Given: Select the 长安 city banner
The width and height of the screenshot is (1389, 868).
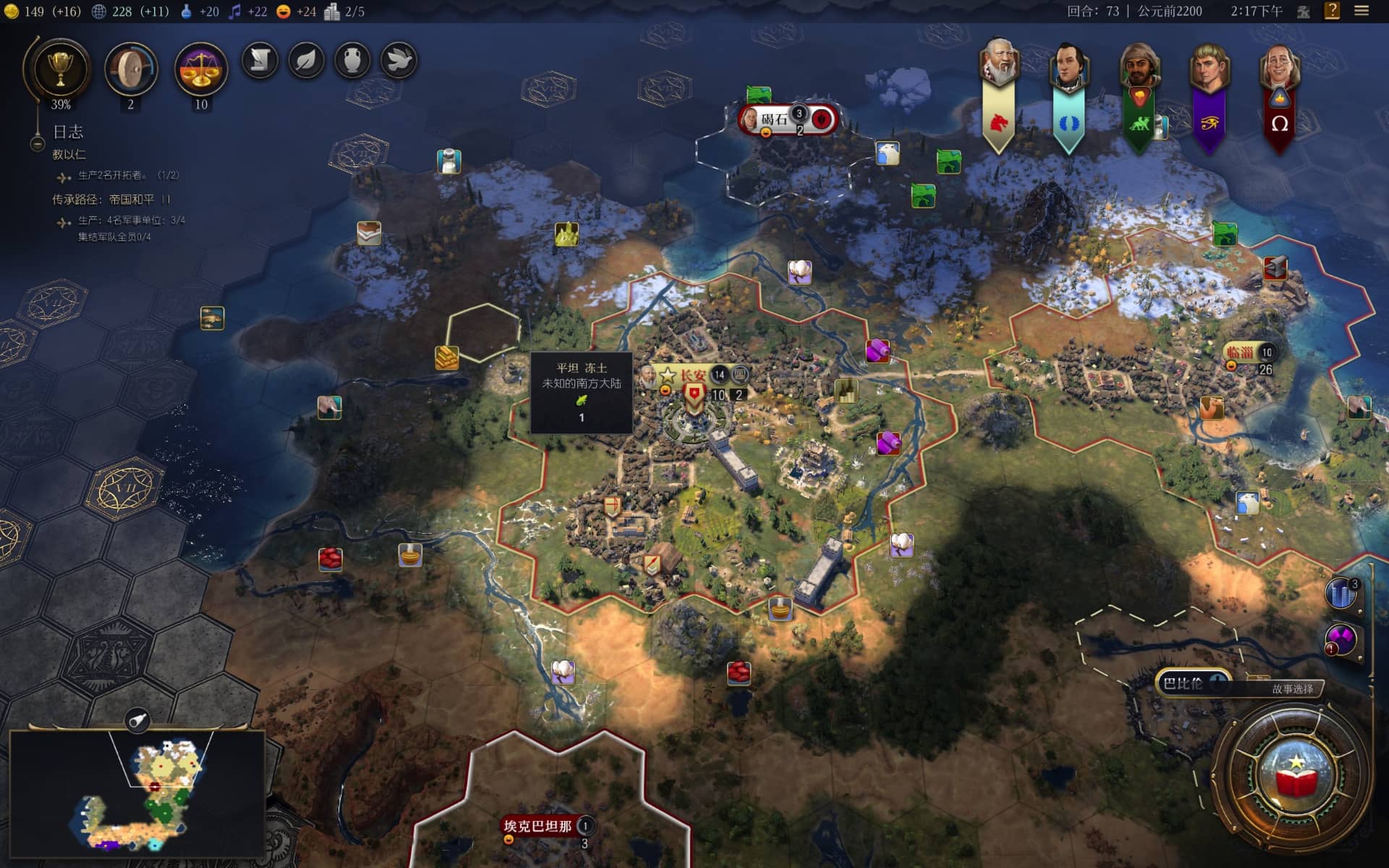Looking at the screenshot, I should point(692,375).
